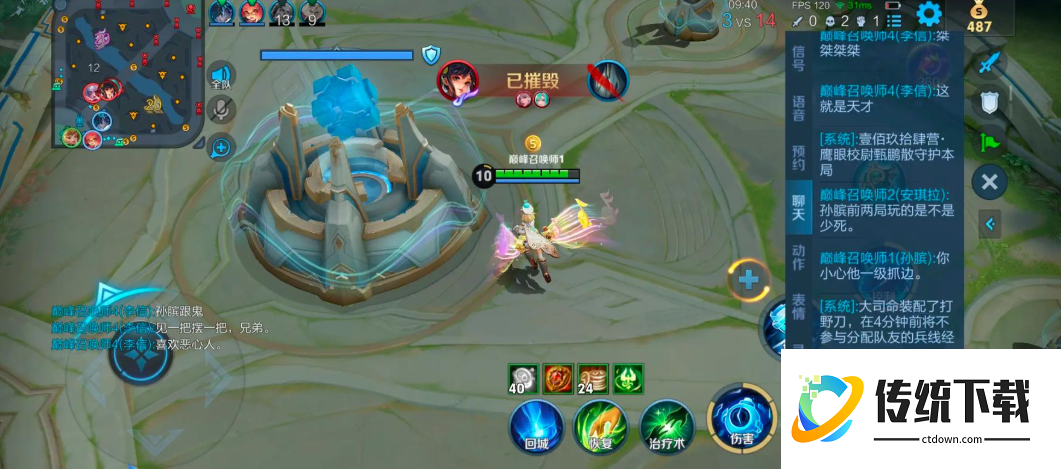Send the sword attack signal

[x=989, y=62]
